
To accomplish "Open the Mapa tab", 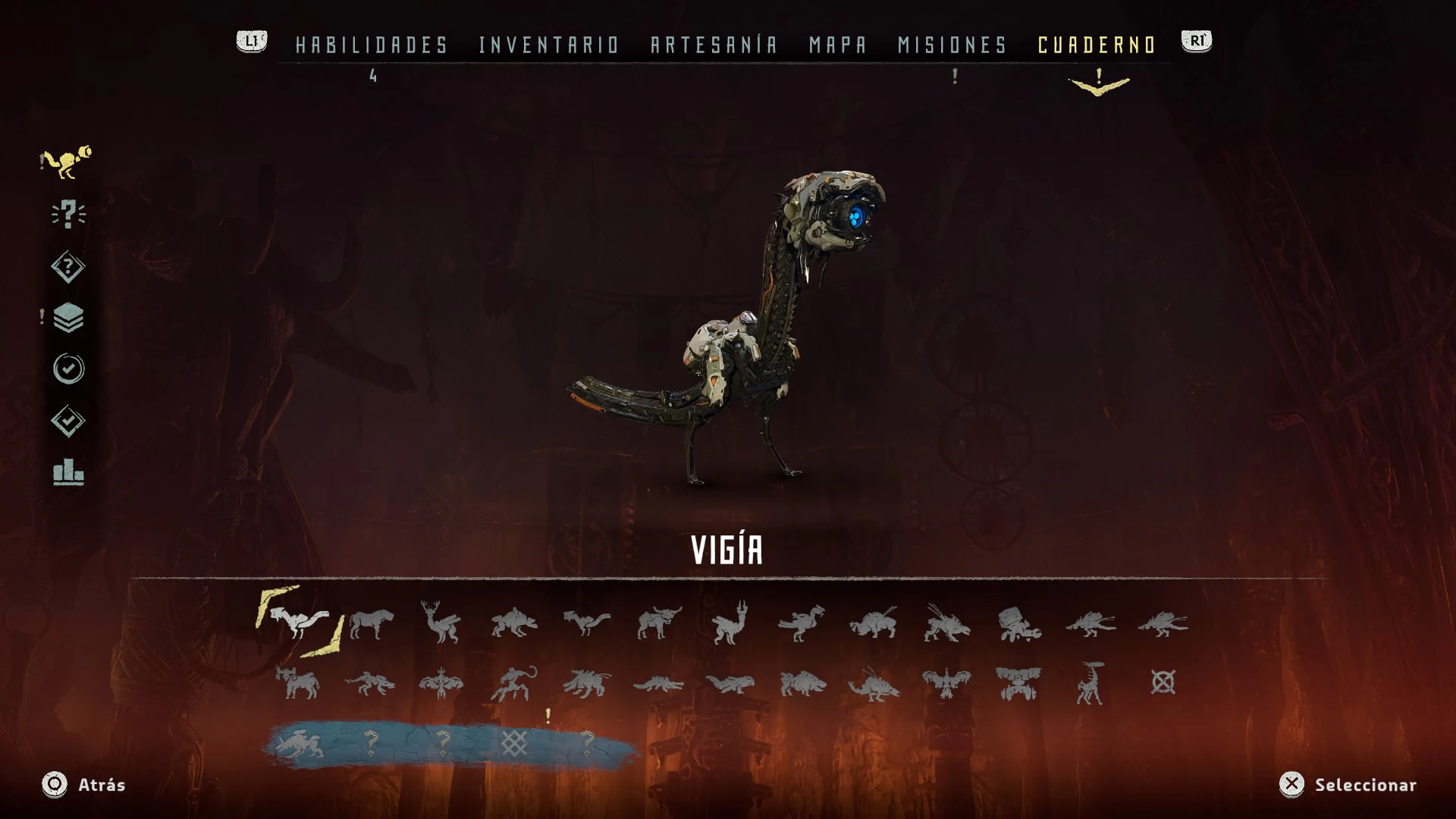I will pos(837,45).
